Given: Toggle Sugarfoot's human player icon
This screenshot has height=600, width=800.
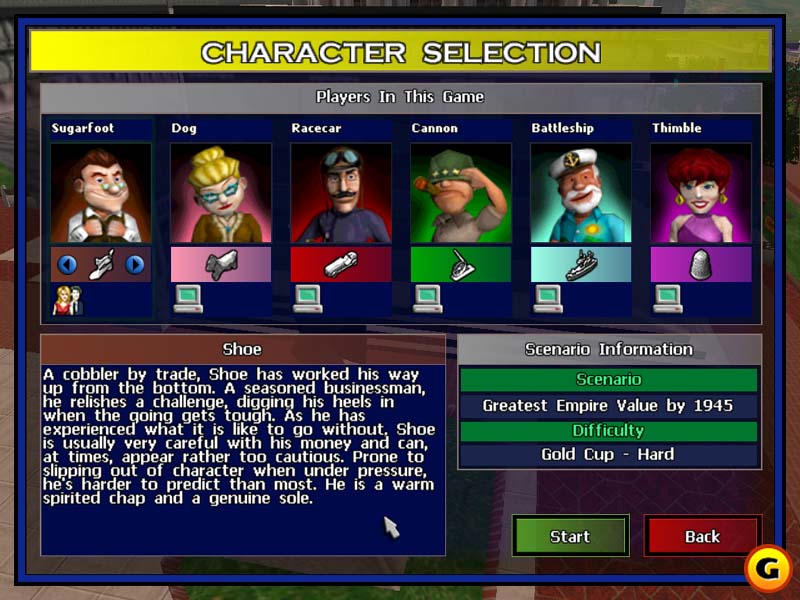Looking at the screenshot, I should [x=68, y=300].
